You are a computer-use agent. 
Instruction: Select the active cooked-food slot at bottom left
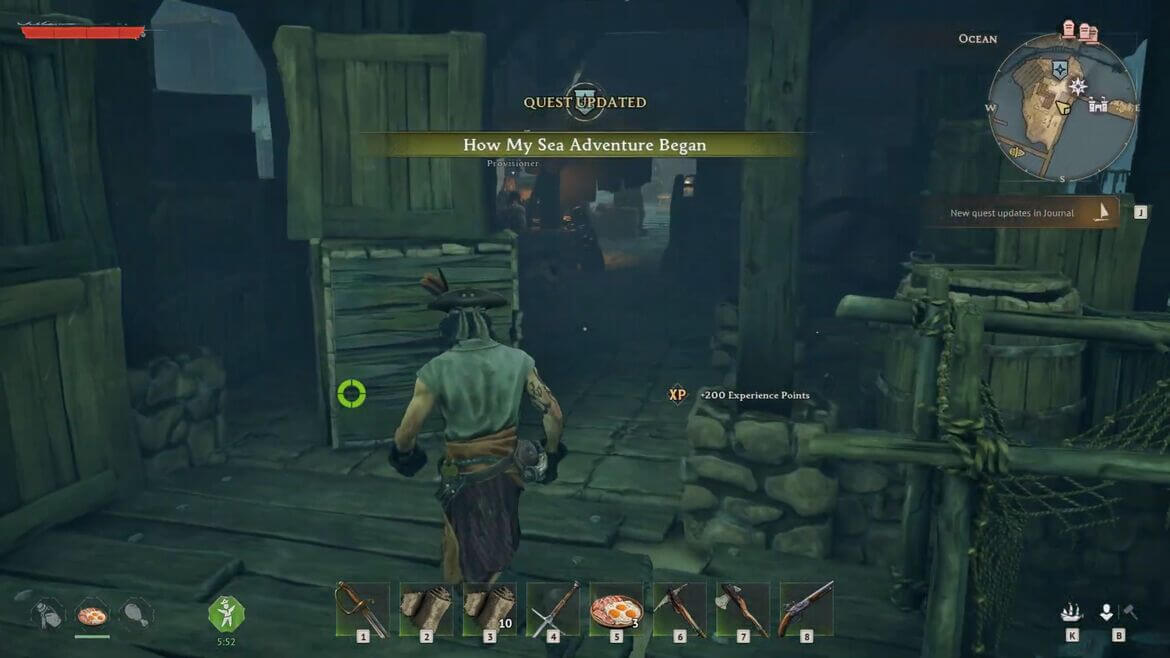click(x=92, y=615)
